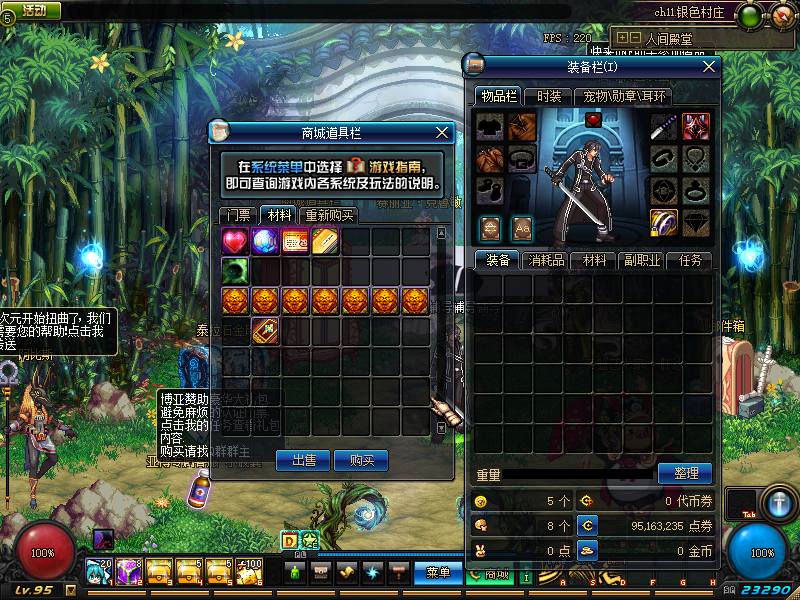Select the equipped sword weapon slot

click(665, 127)
